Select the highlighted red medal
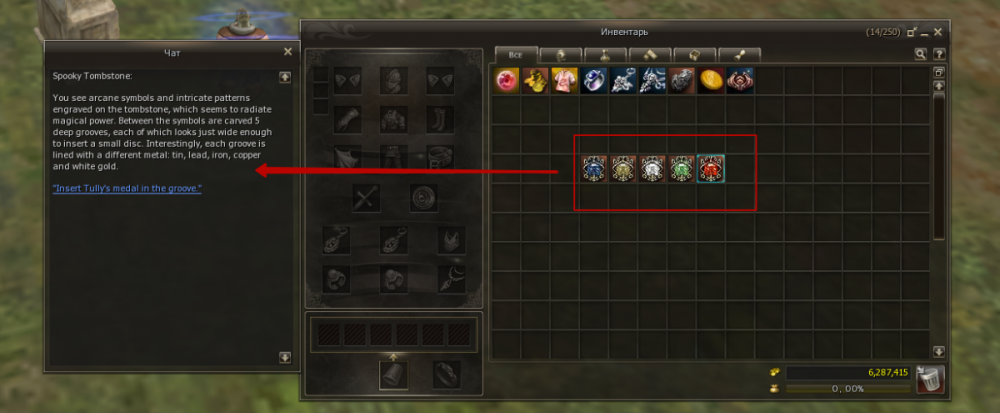This screenshot has width=1000, height=413. click(711, 169)
